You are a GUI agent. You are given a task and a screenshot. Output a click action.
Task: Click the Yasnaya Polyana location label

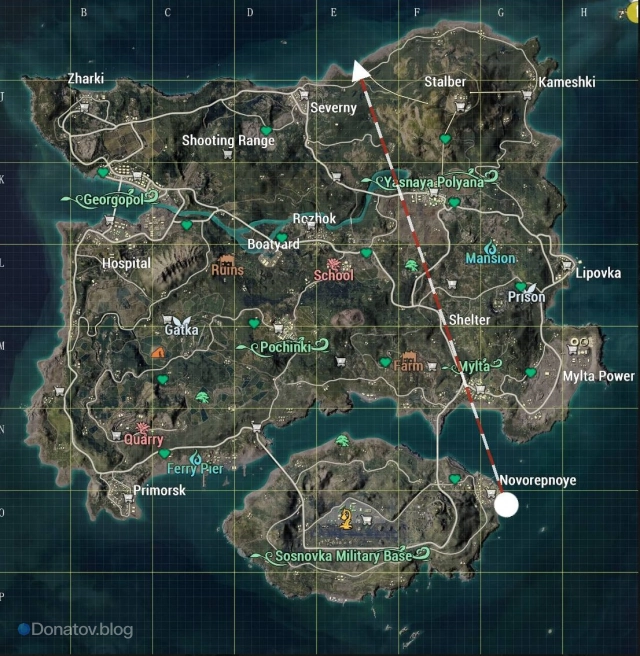(x=437, y=183)
